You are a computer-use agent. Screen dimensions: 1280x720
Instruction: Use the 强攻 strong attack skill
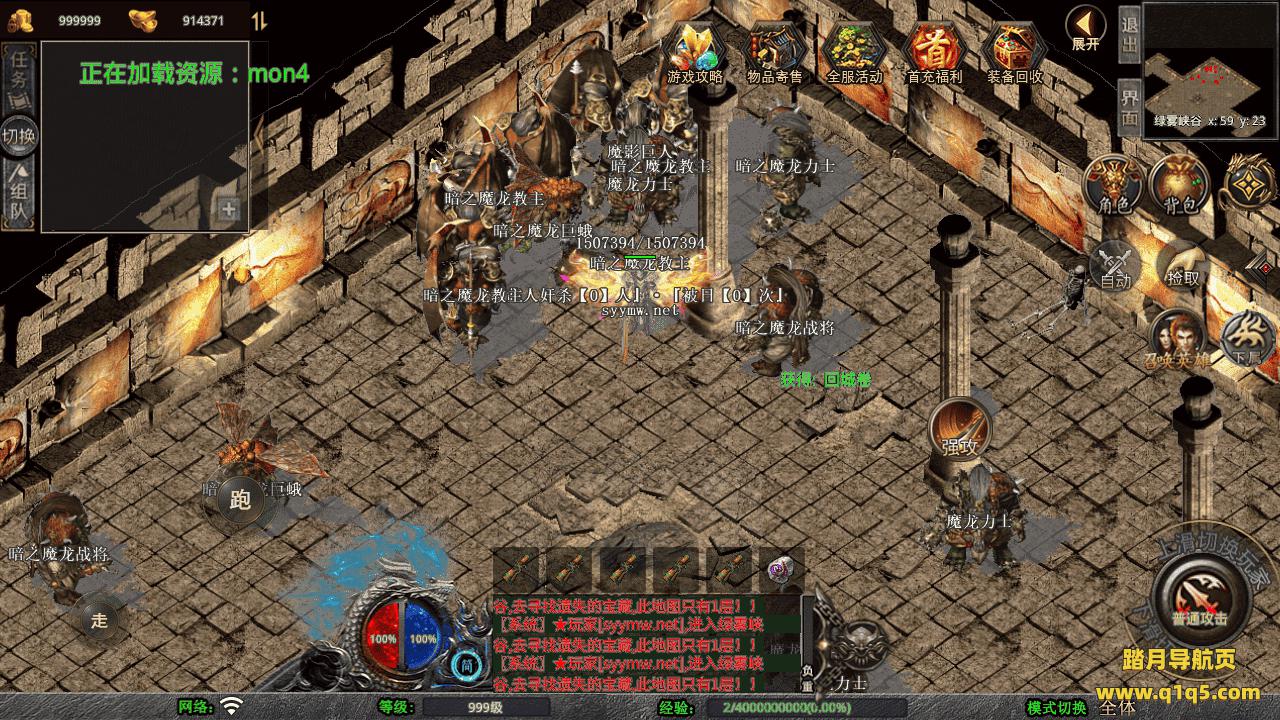(960, 430)
